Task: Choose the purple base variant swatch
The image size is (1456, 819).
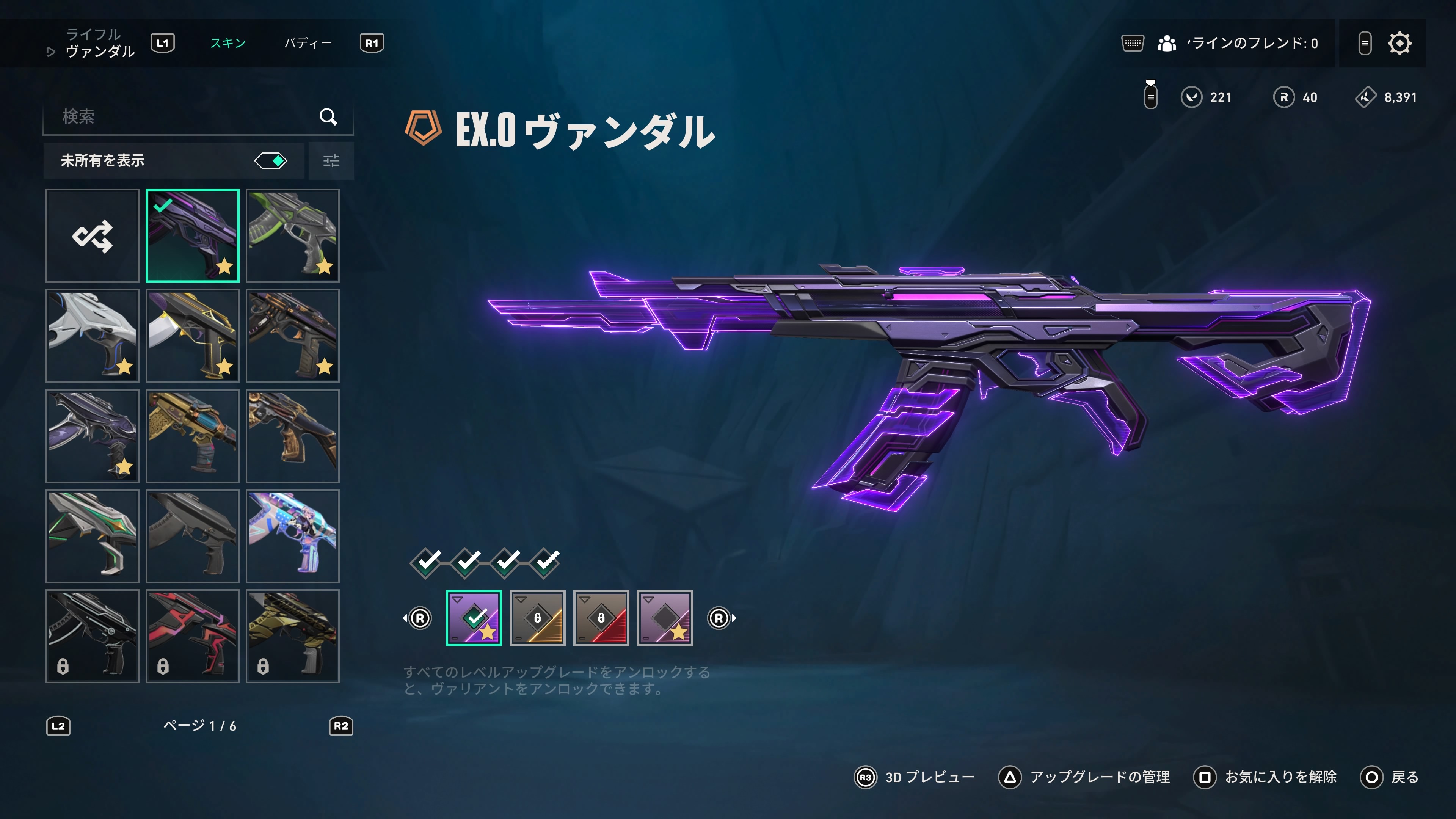Action: tap(474, 618)
